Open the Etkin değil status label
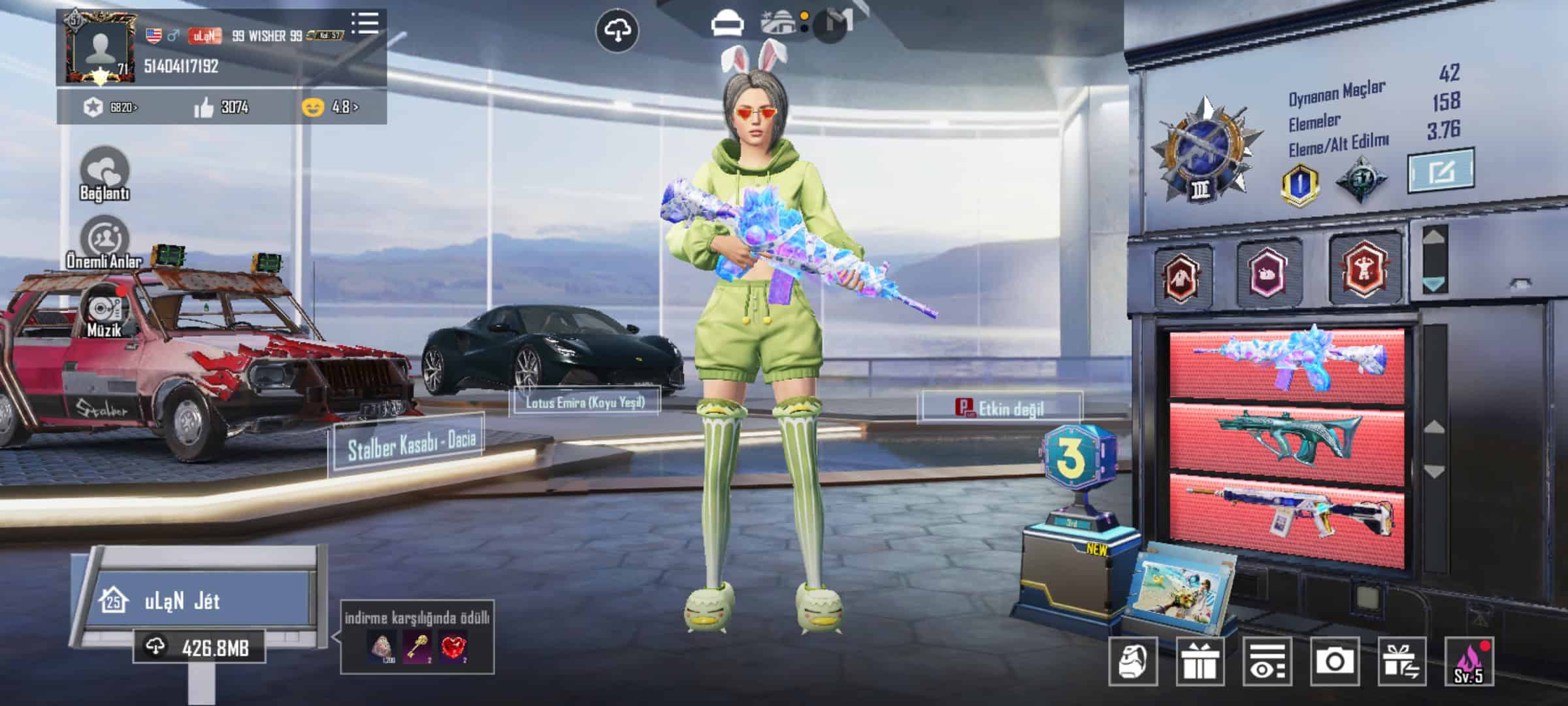 tap(1000, 409)
